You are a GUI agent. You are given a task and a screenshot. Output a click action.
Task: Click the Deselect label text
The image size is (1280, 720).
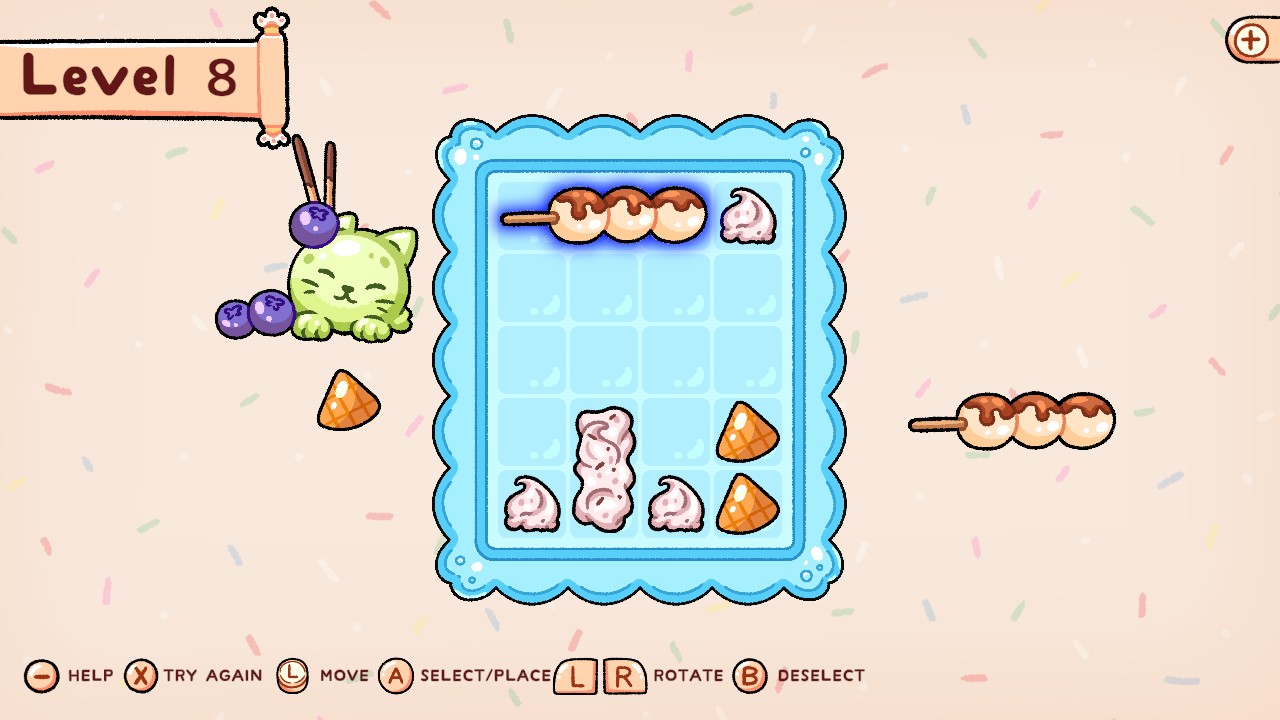(x=820, y=677)
